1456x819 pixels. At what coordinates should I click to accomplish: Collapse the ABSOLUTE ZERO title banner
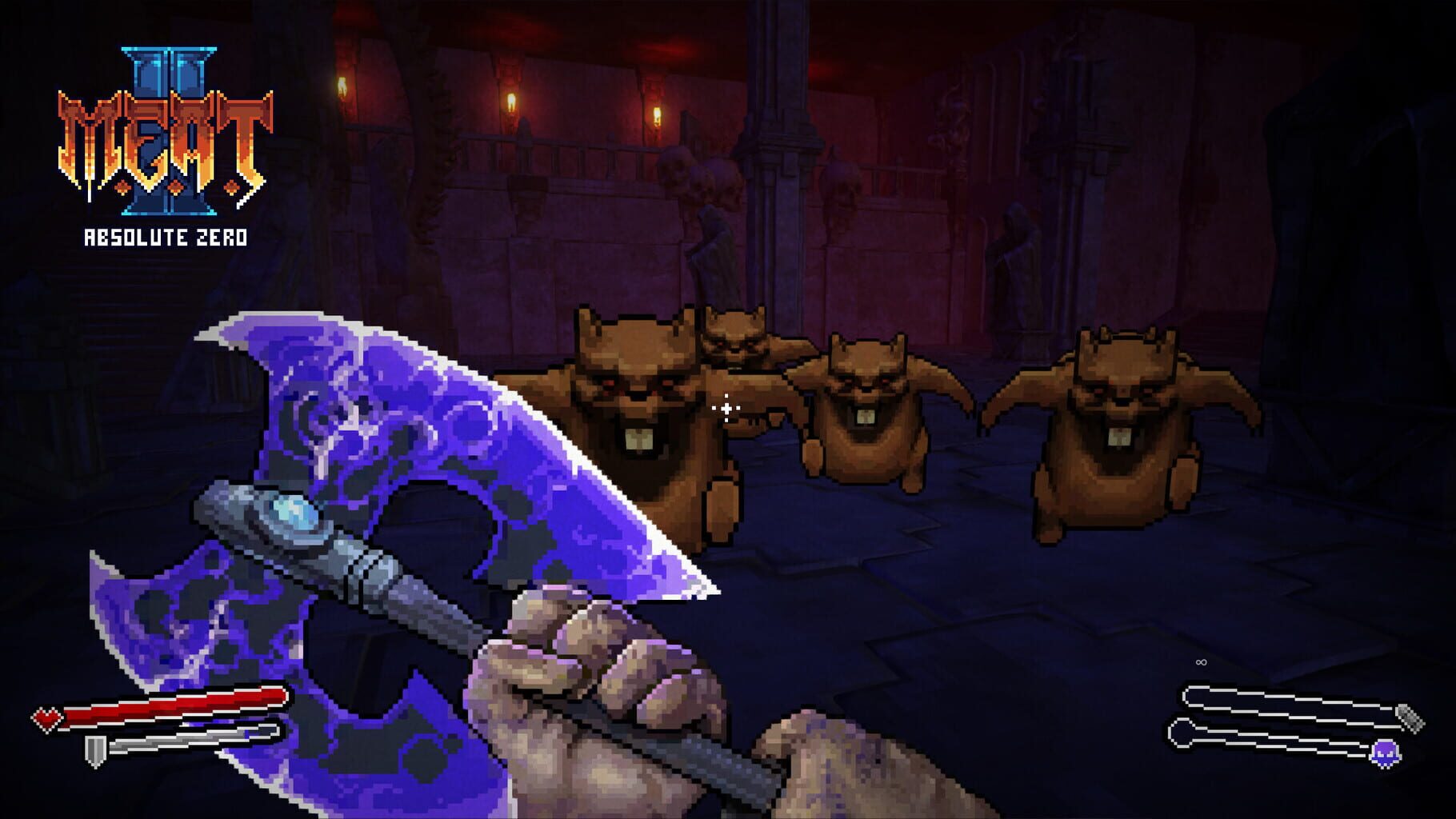(x=164, y=236)
